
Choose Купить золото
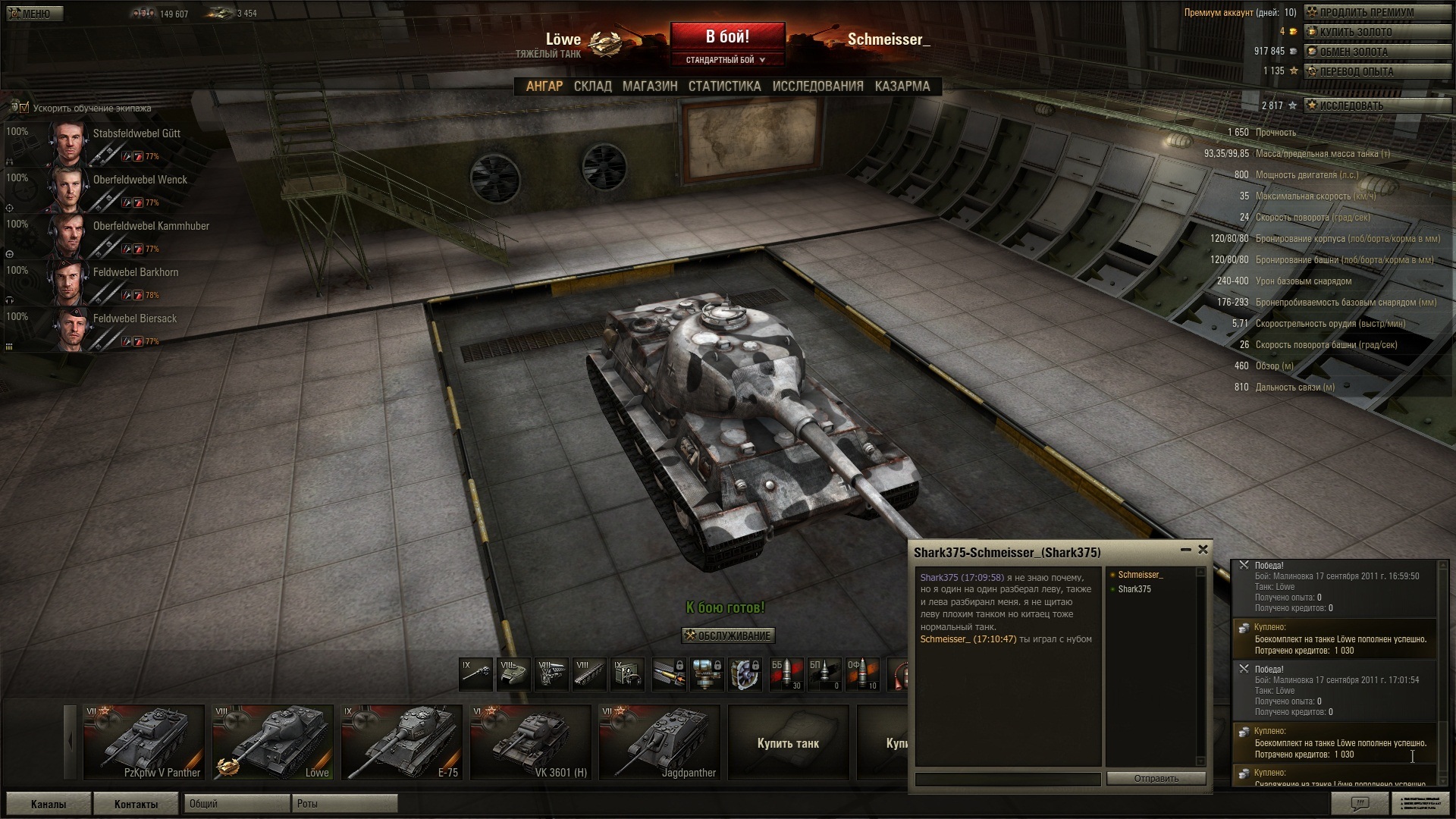point(1355,33)
